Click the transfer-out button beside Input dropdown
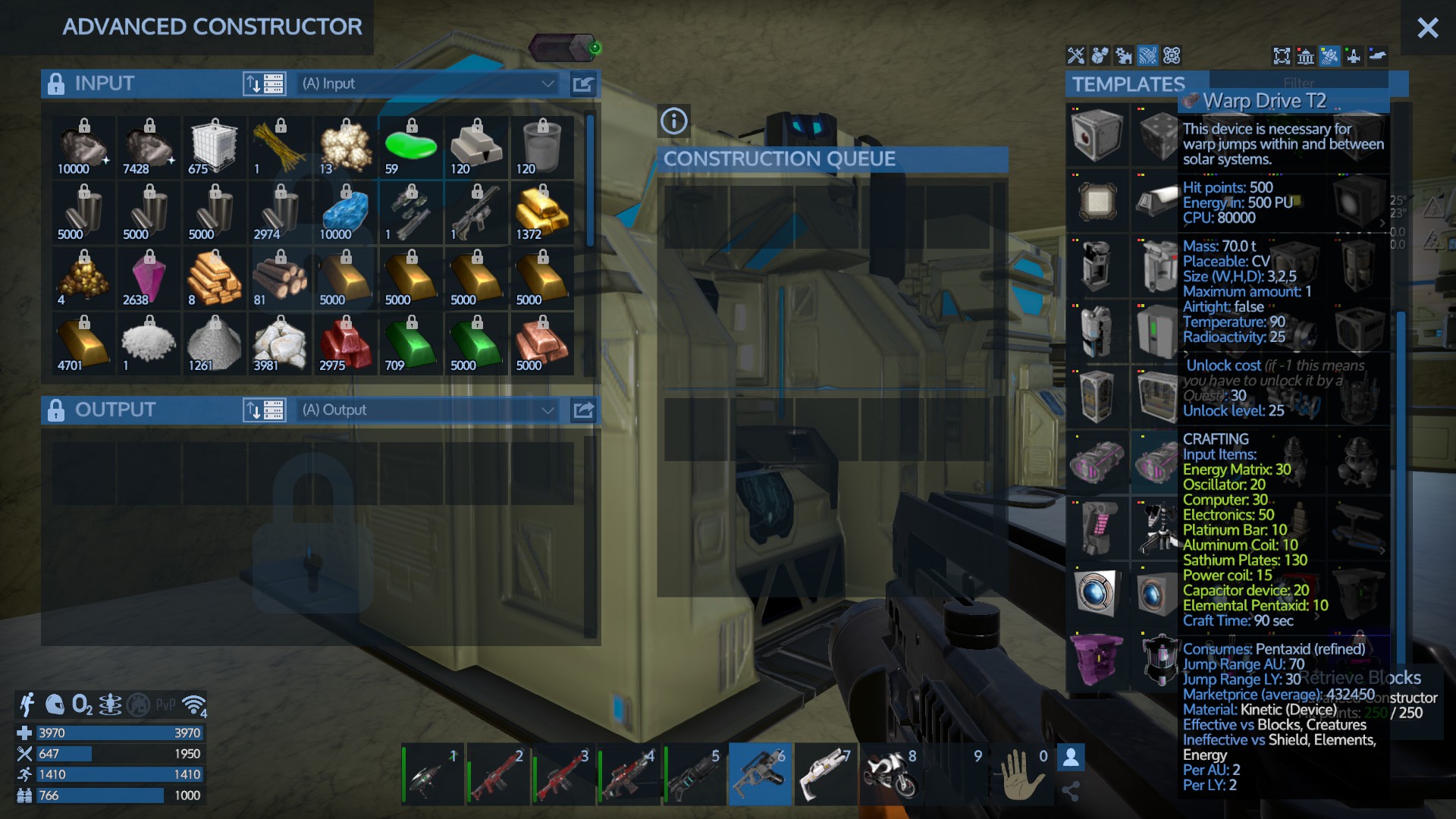 pyautogui.click(x=582, y=83)
